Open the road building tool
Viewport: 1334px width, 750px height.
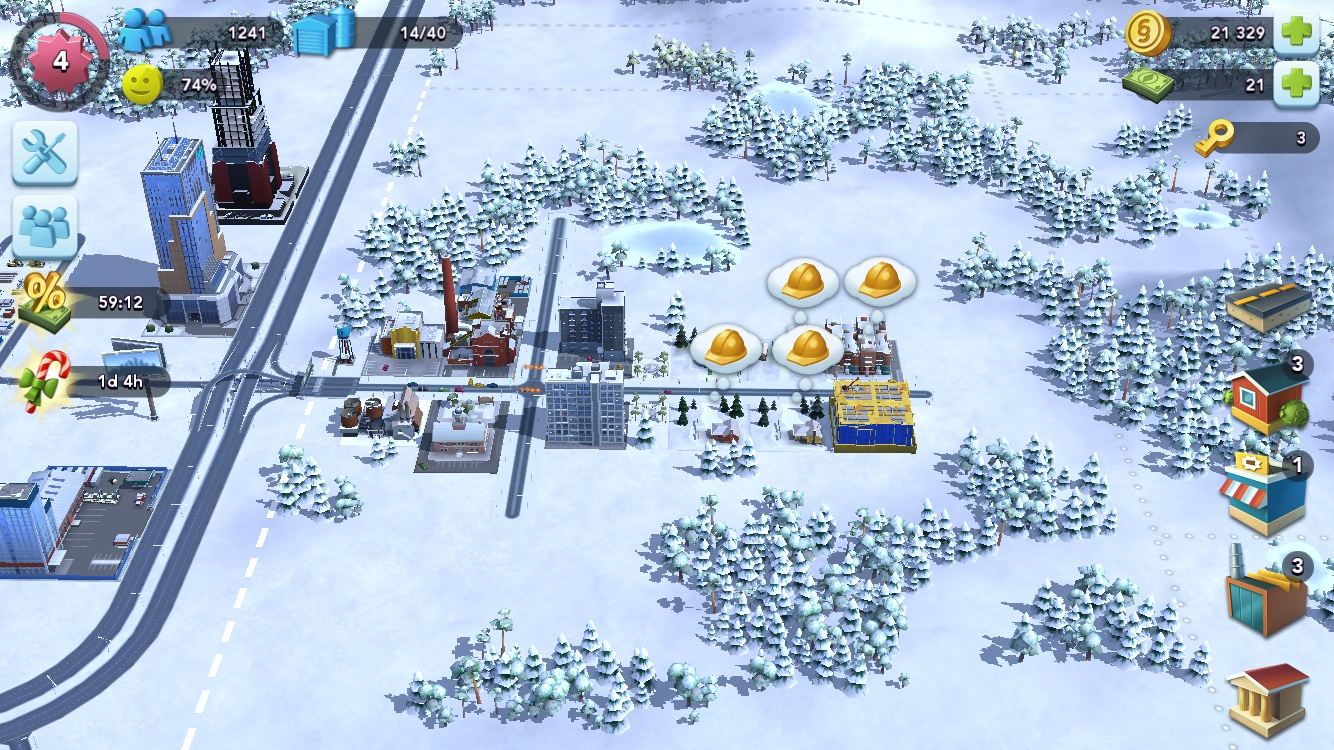pyautogui.click(x=1268, y=306)
